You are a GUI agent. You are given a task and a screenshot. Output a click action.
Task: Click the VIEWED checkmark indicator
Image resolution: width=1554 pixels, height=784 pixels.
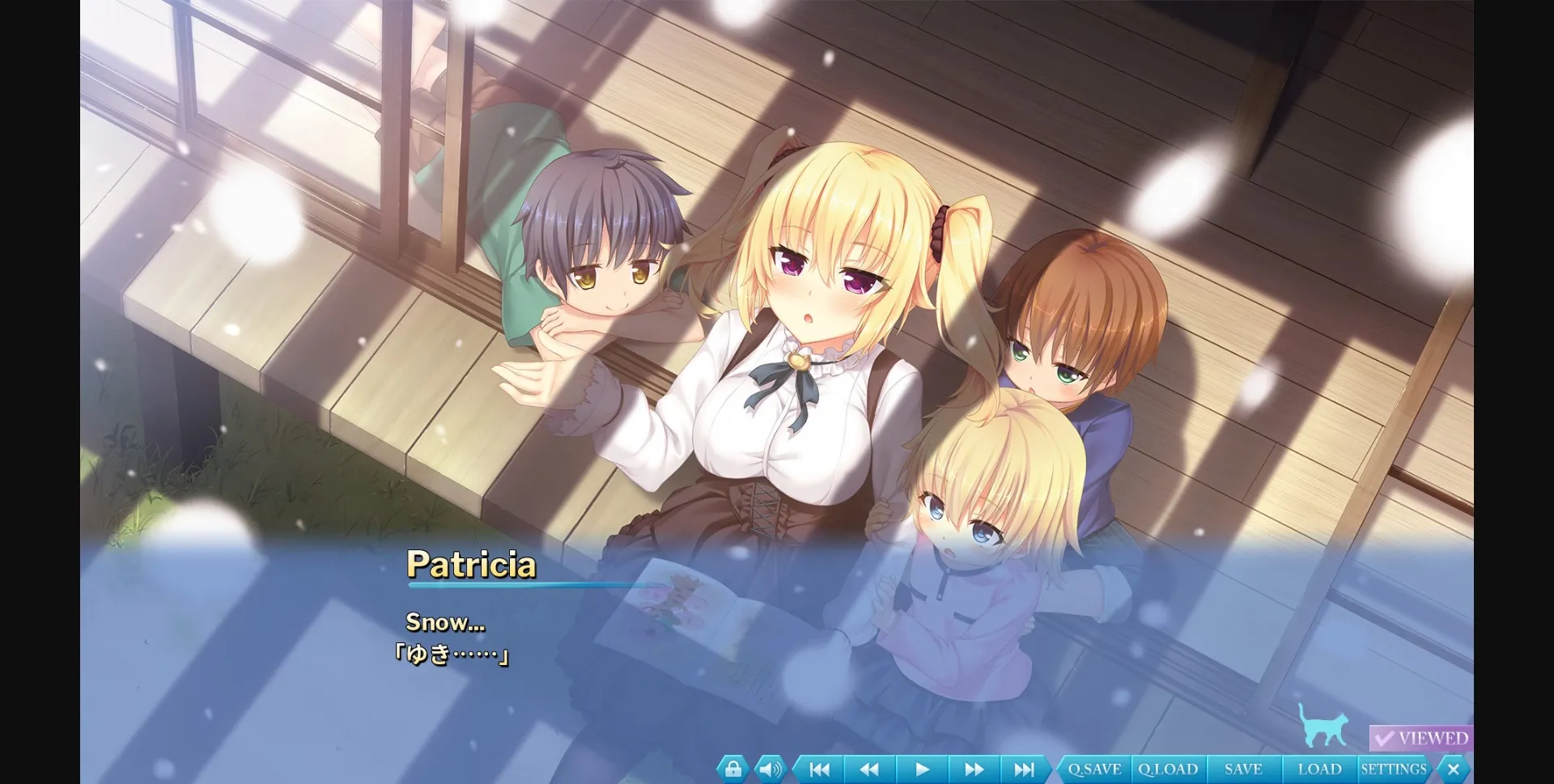pyautogui.click(x=1422, y=737)
